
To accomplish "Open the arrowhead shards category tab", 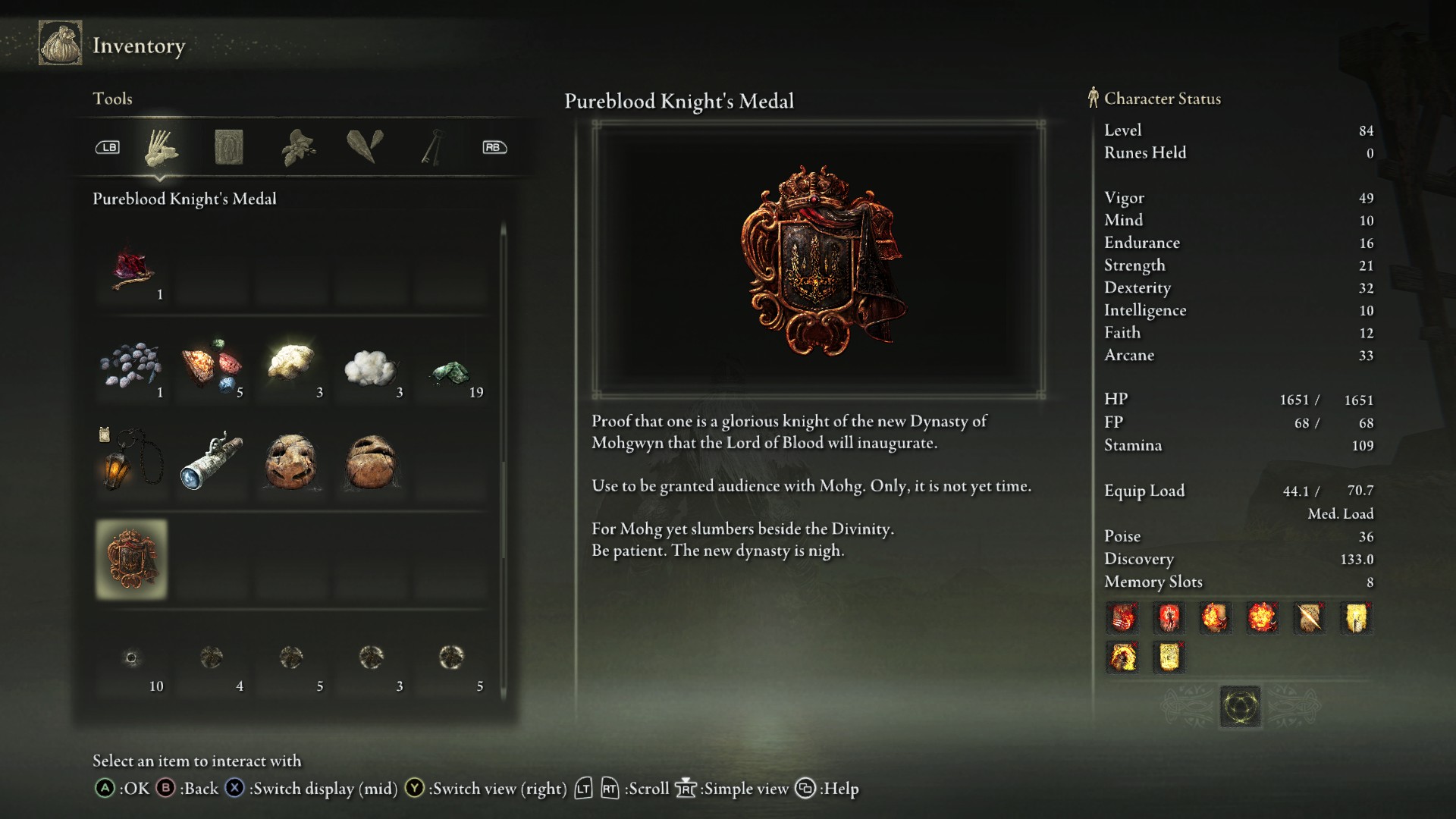I will [x=365, y=147].
